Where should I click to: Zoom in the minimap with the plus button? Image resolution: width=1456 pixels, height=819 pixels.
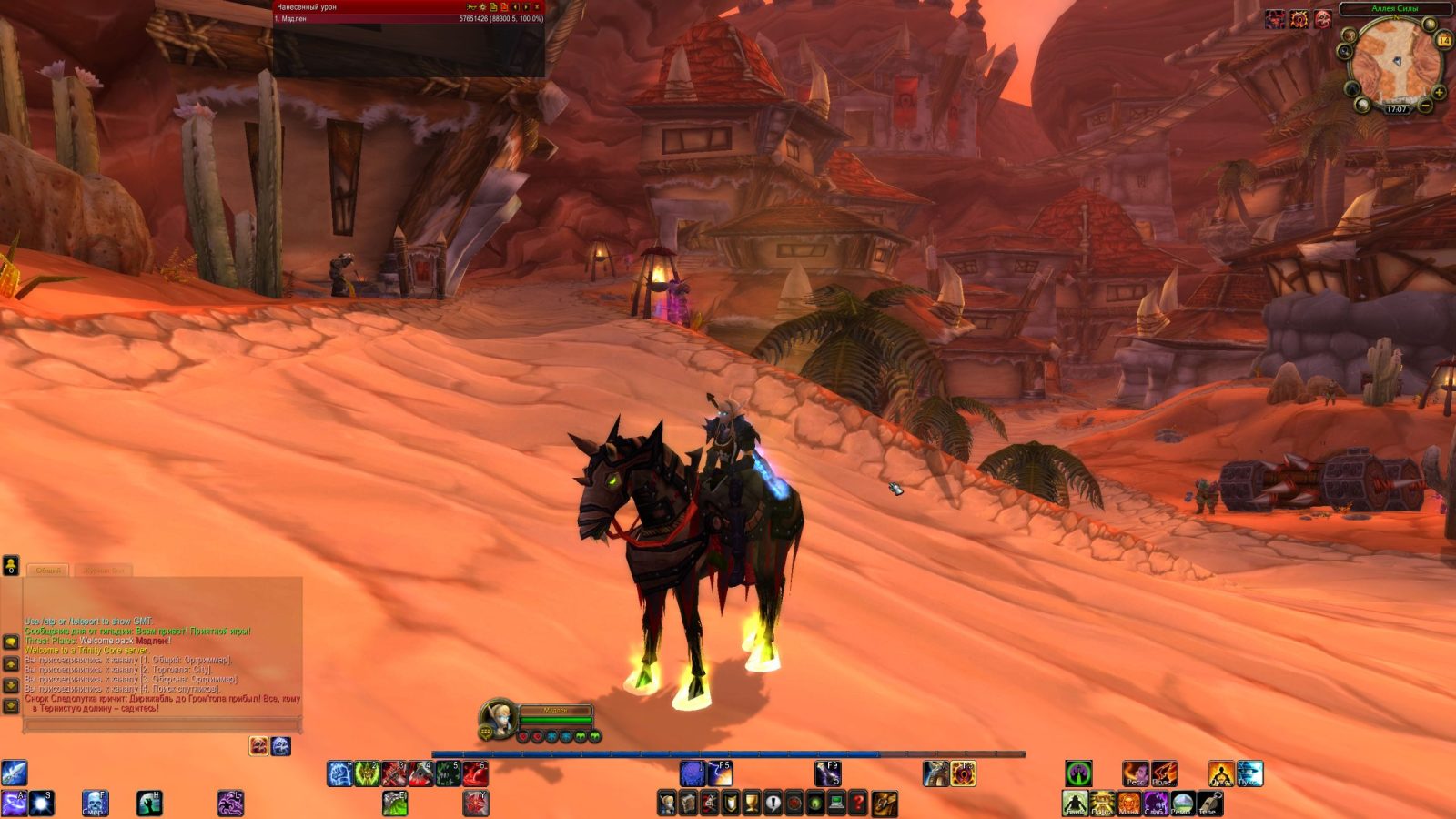coord(1439,92)
